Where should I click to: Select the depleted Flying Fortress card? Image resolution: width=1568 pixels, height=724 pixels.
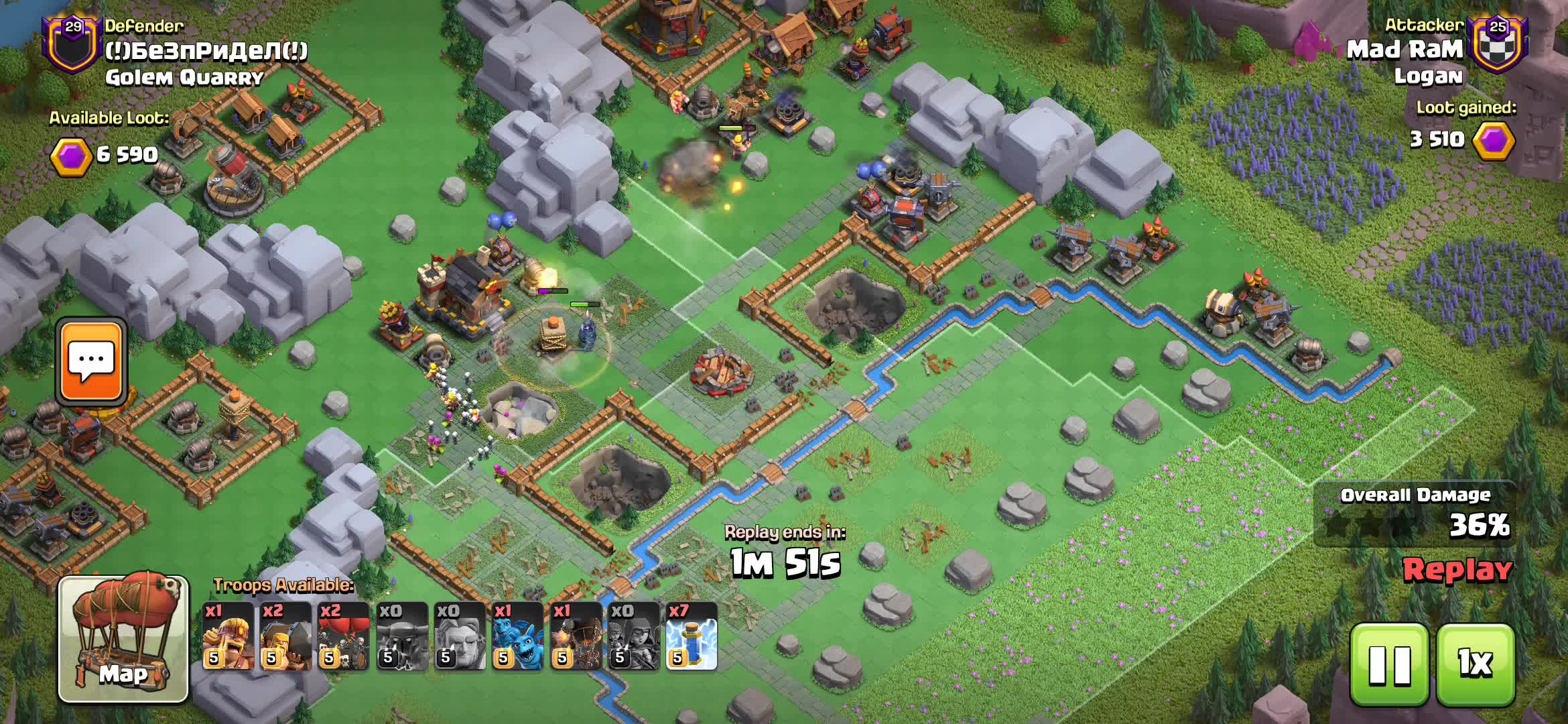coord(402,636)
